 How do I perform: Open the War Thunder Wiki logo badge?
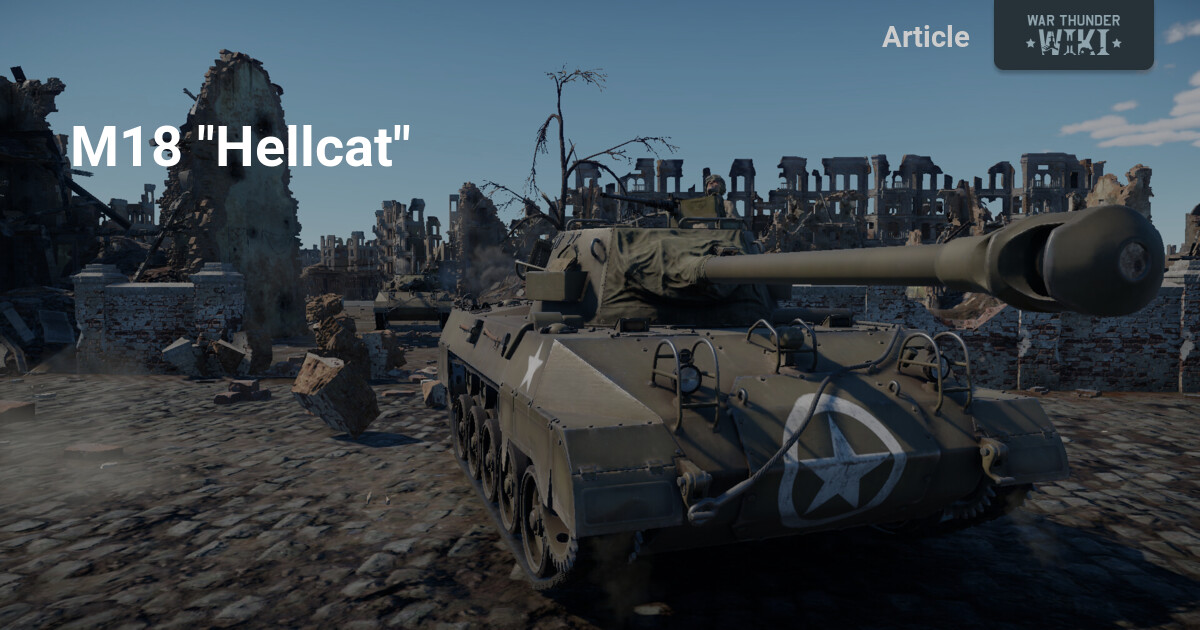click(1073, 35)
